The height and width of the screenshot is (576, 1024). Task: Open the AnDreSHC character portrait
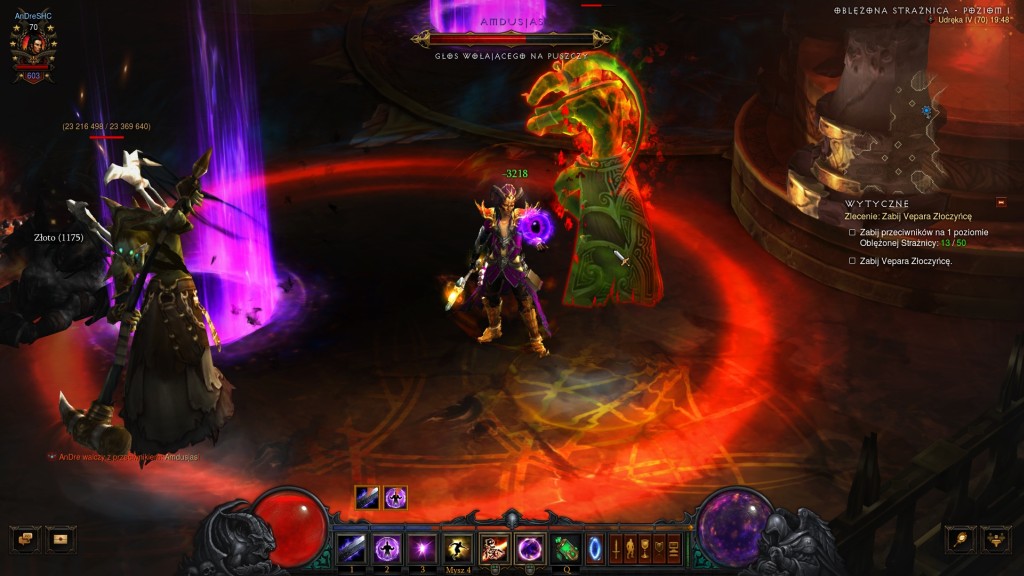click(x=33, y=47)
